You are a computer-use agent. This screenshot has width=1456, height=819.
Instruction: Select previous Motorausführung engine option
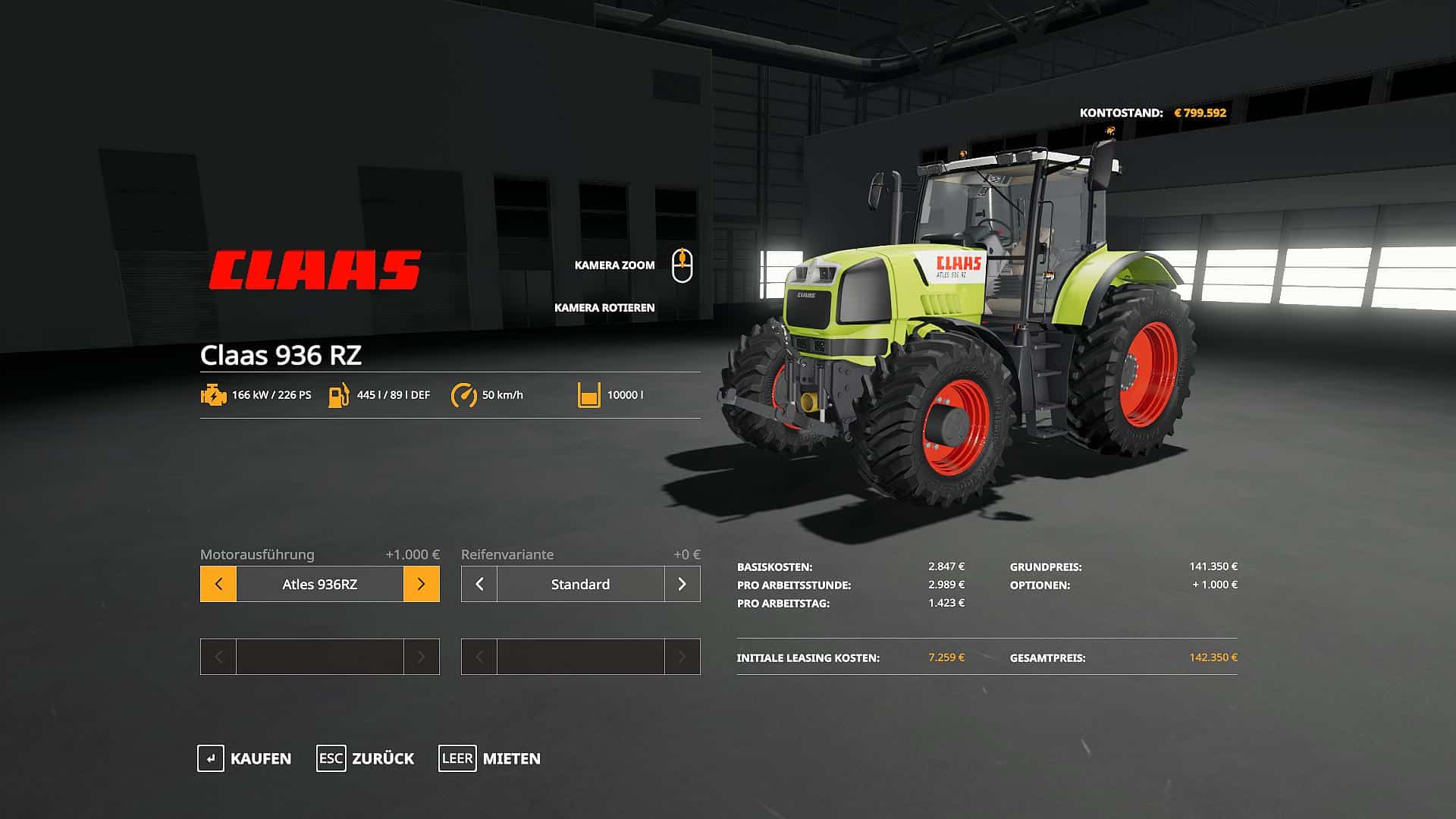(218, 584)
